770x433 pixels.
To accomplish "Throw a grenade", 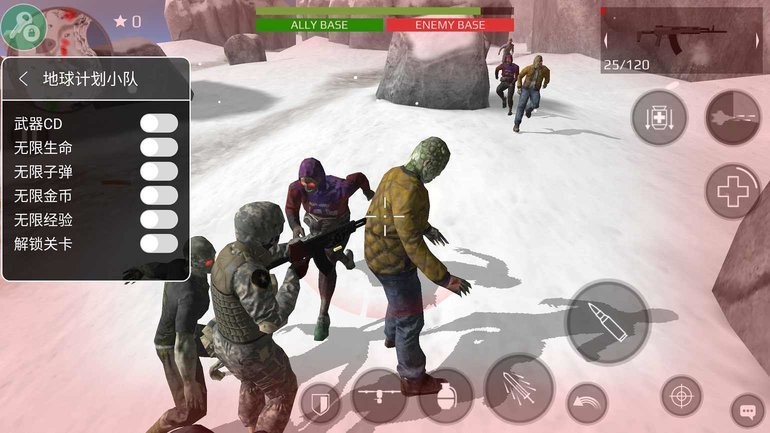I will click(445, 396).
